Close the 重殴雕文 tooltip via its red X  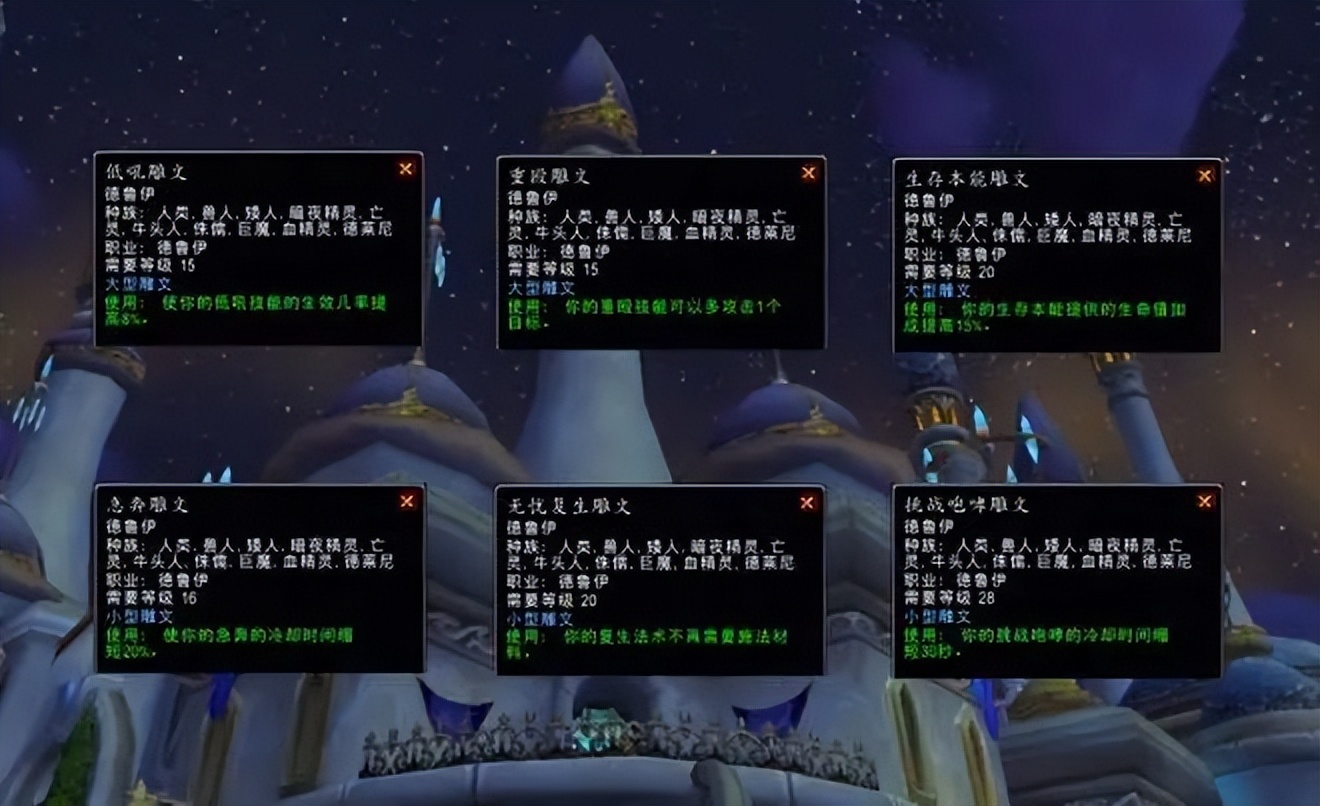(808, 173)
